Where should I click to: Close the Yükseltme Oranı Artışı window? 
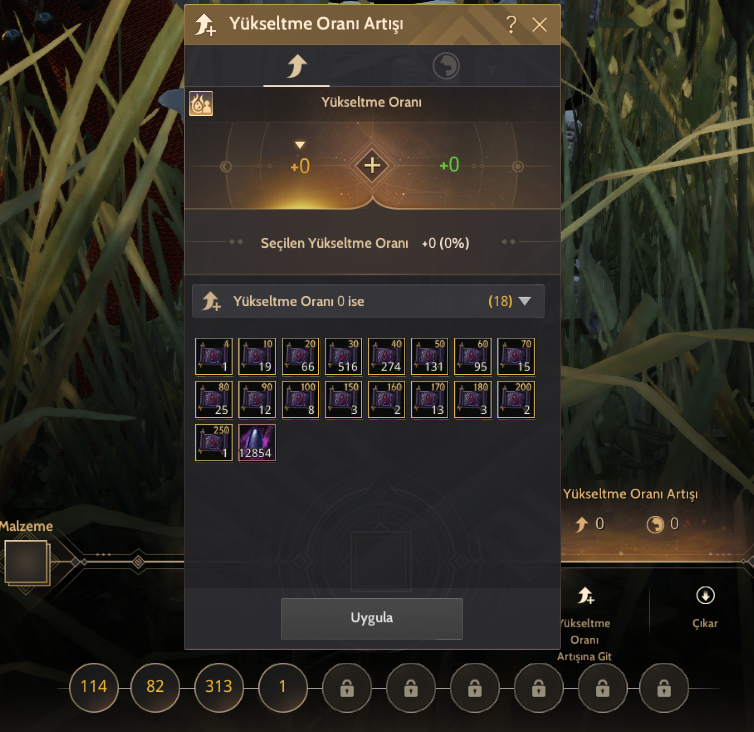(540, 25)
